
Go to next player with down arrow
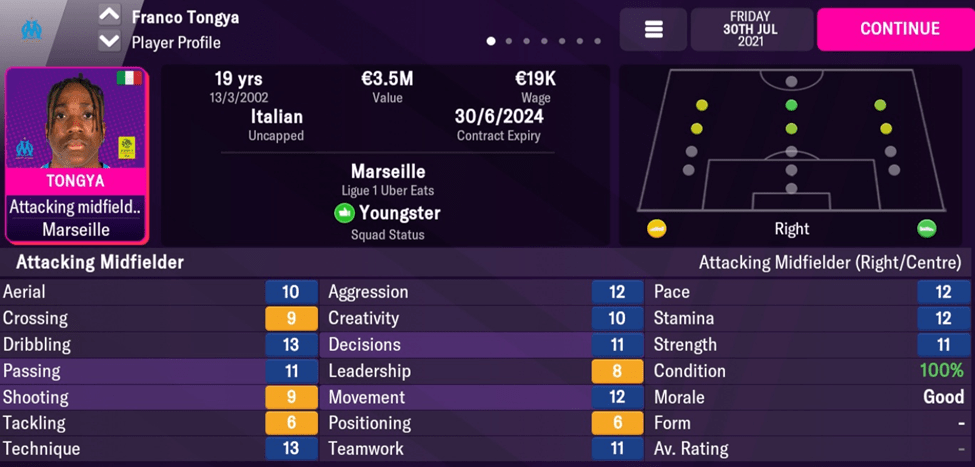[x=109, y=42]
